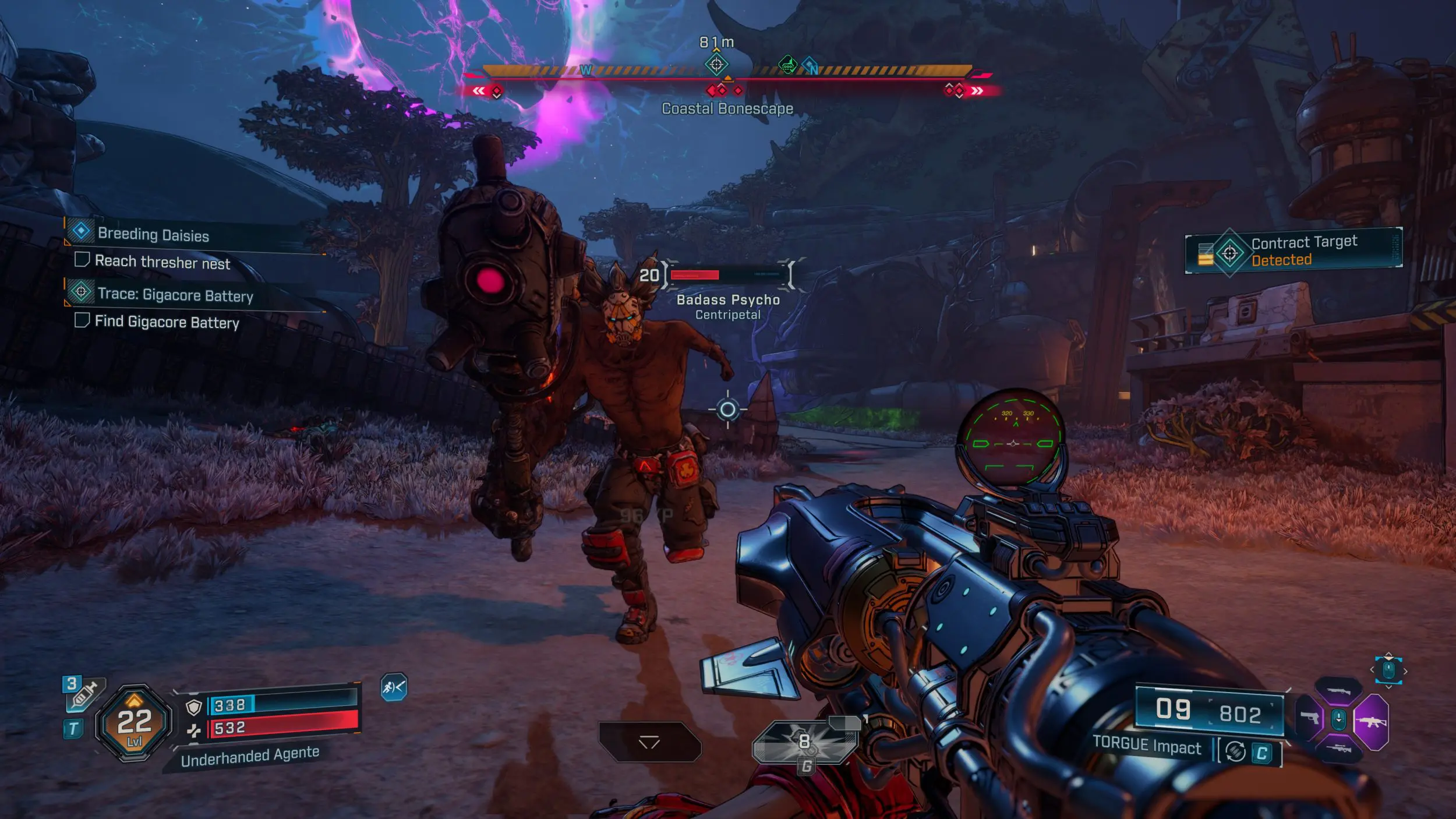Screen dimensions: 1456x819
Task: Equip the shotgun from the weapon wheel
Action: (1338, 693)
